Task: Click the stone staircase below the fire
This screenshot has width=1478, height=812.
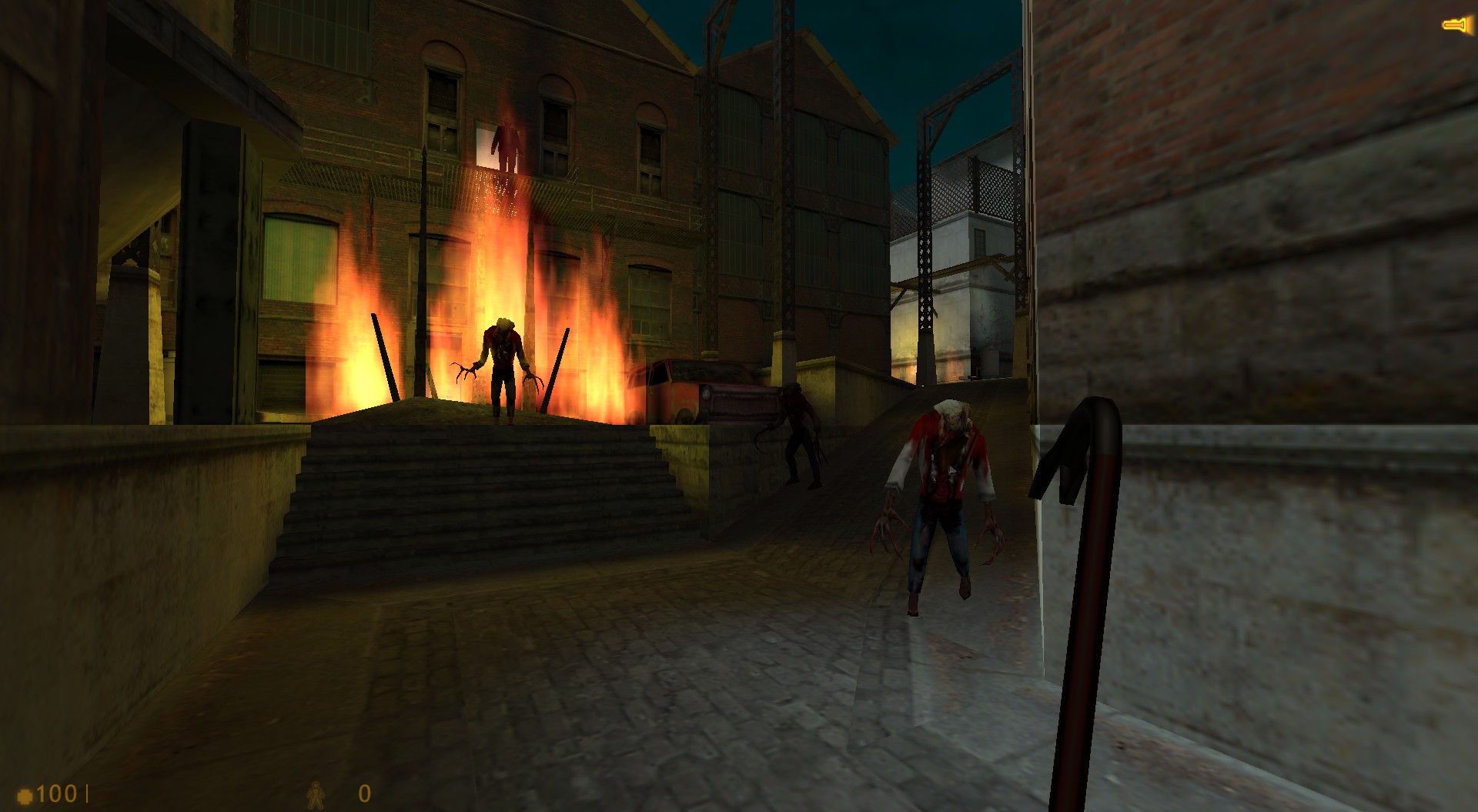Action: point(485,493)
